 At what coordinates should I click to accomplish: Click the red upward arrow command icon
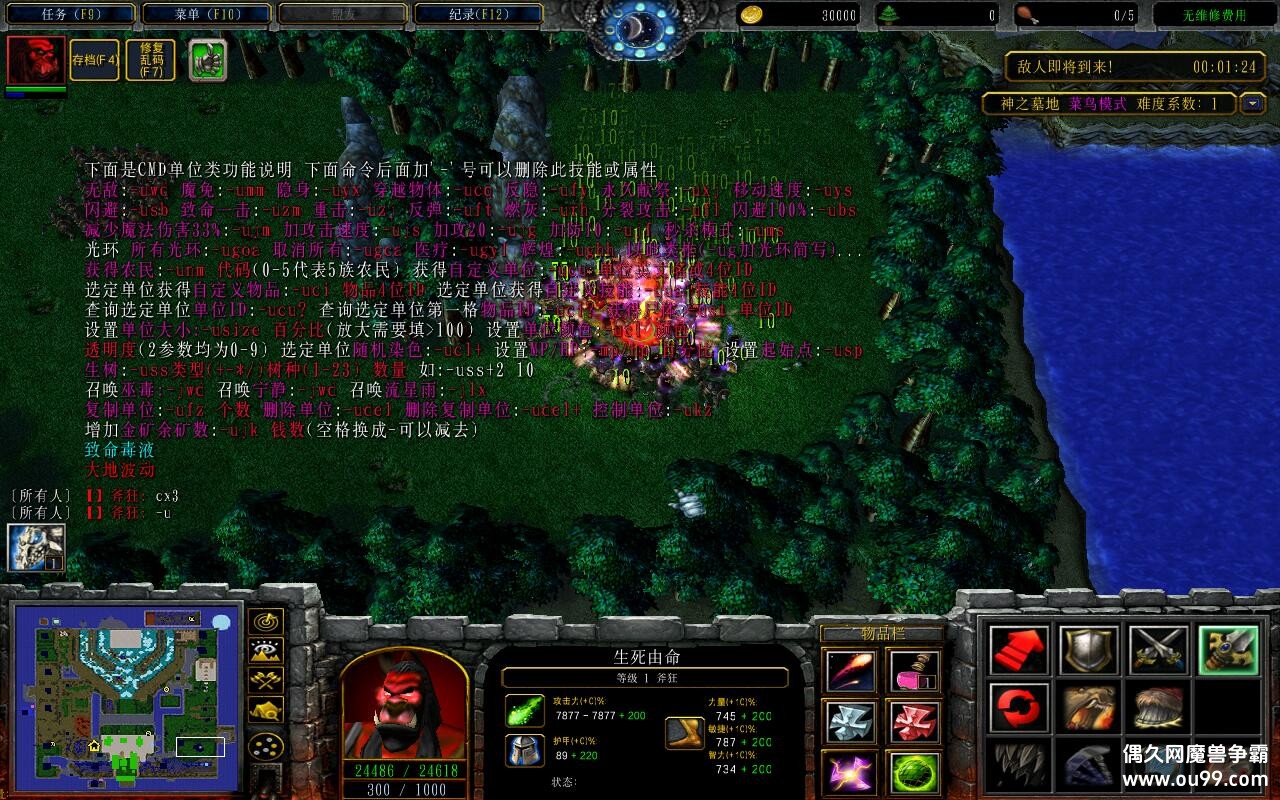click(1018, 648)
